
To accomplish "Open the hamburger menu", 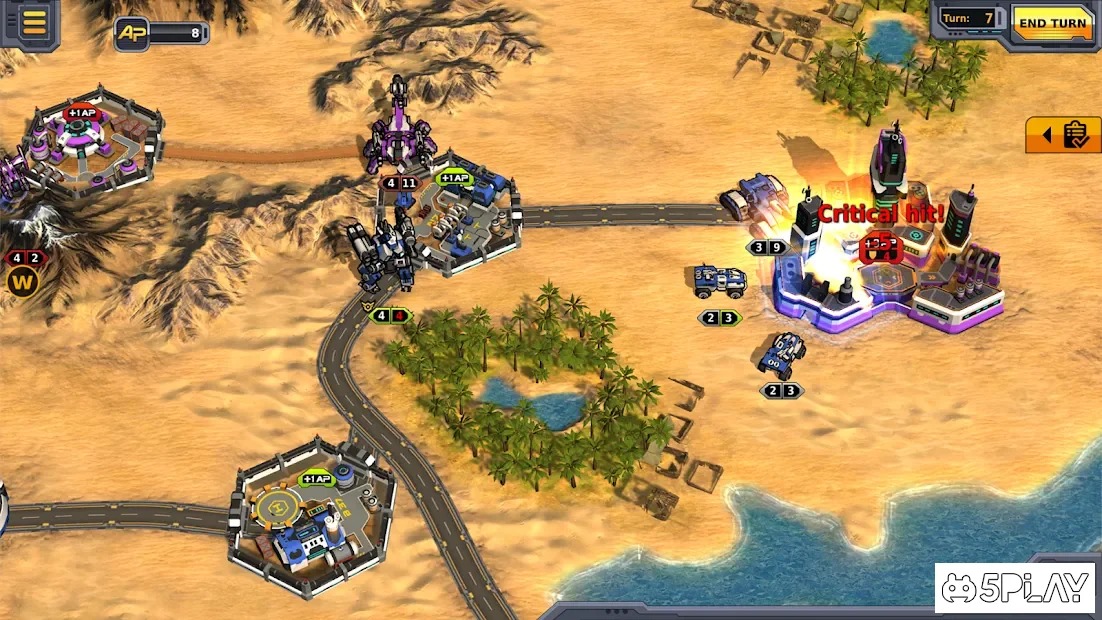I will point(34,22).
